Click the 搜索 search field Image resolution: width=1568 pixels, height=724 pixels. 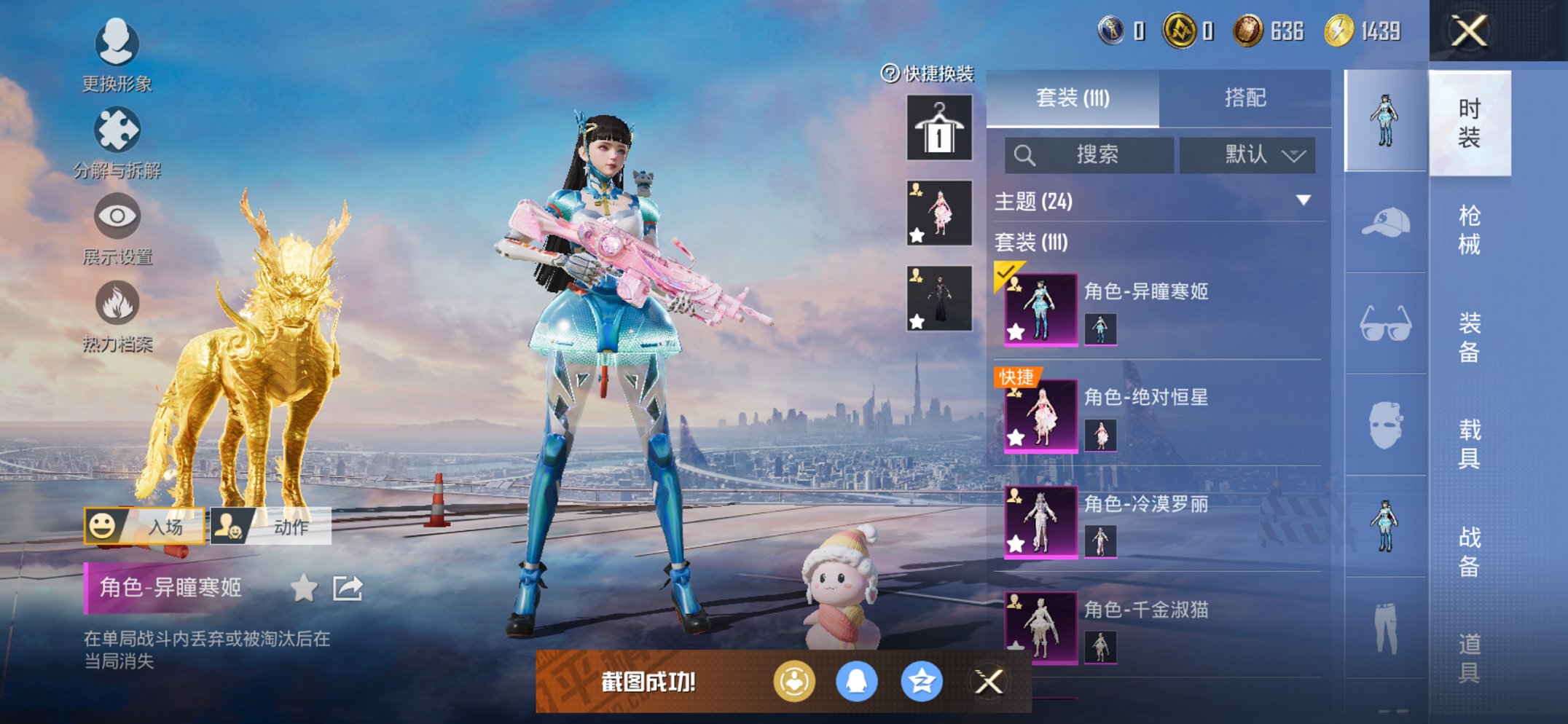(x=1089, y=155)
